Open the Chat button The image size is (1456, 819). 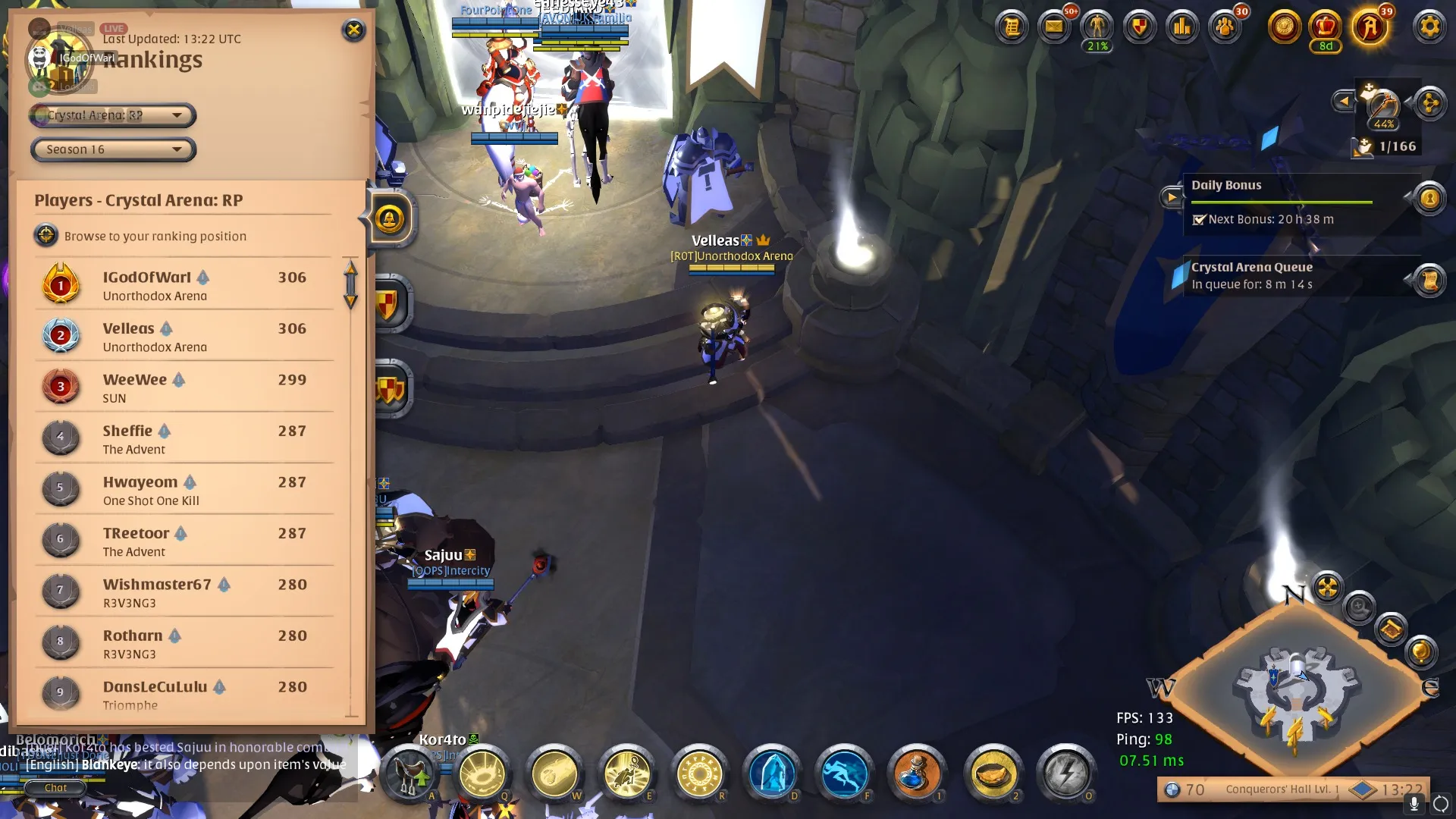pos(55,788)
